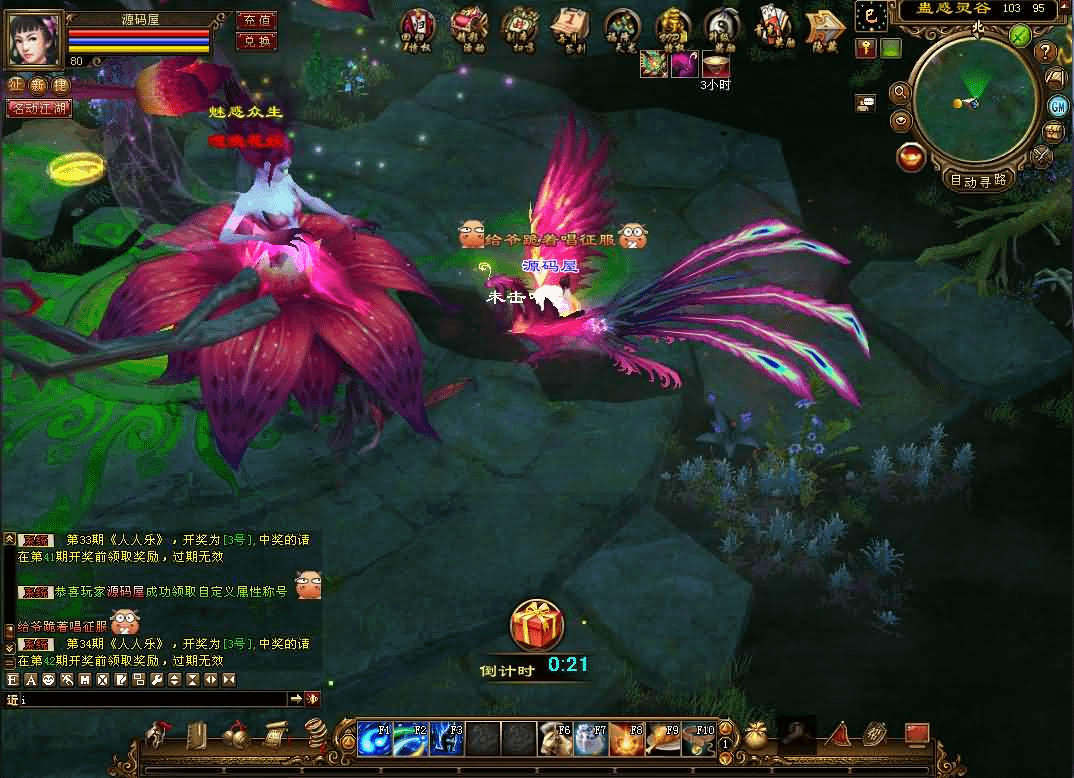Activate the F1 blue swirl skill
Screen dimensions: 1074x778
pyautogui.click(x=374, y=739)
